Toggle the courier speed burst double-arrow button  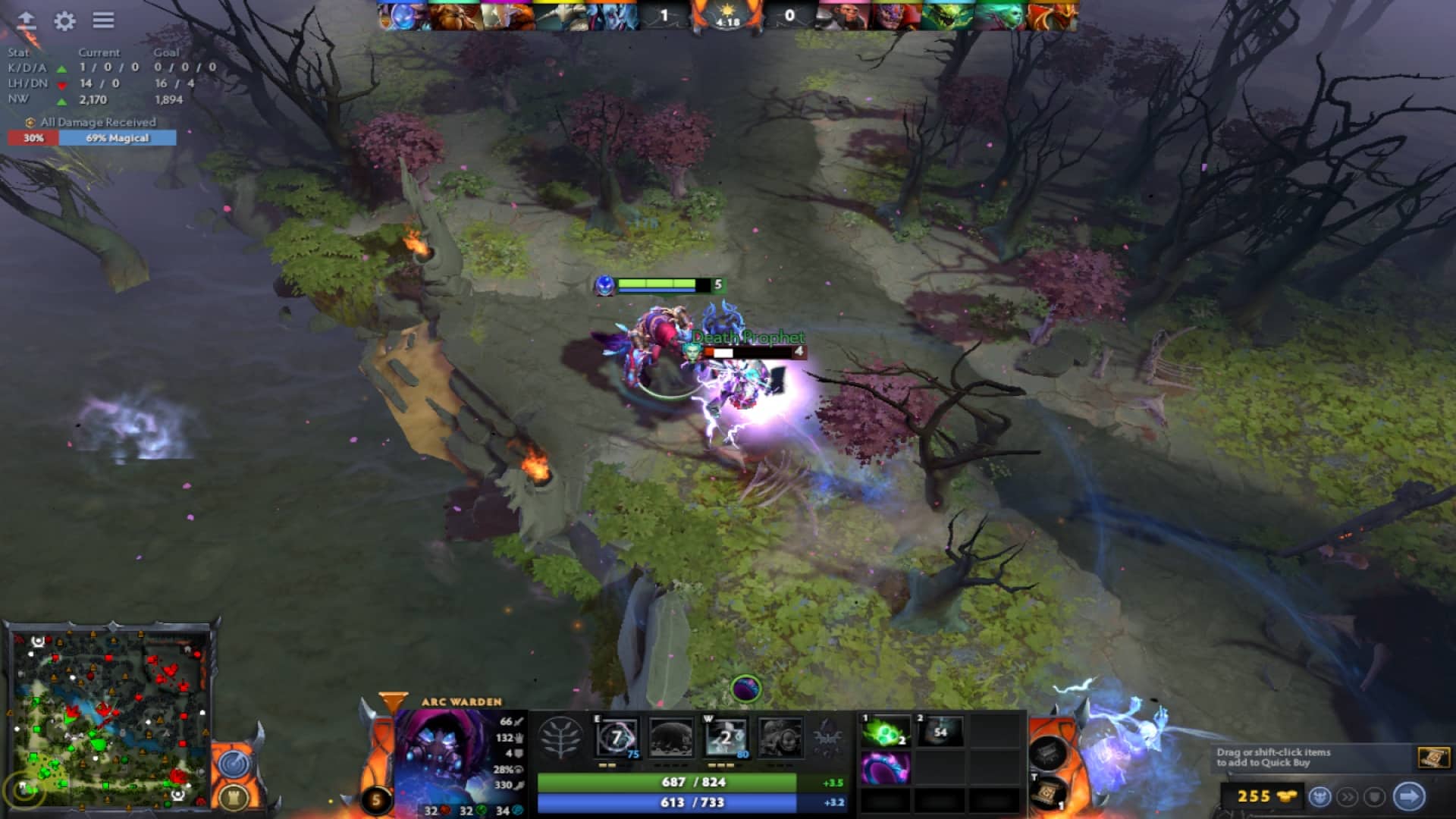1347,797
